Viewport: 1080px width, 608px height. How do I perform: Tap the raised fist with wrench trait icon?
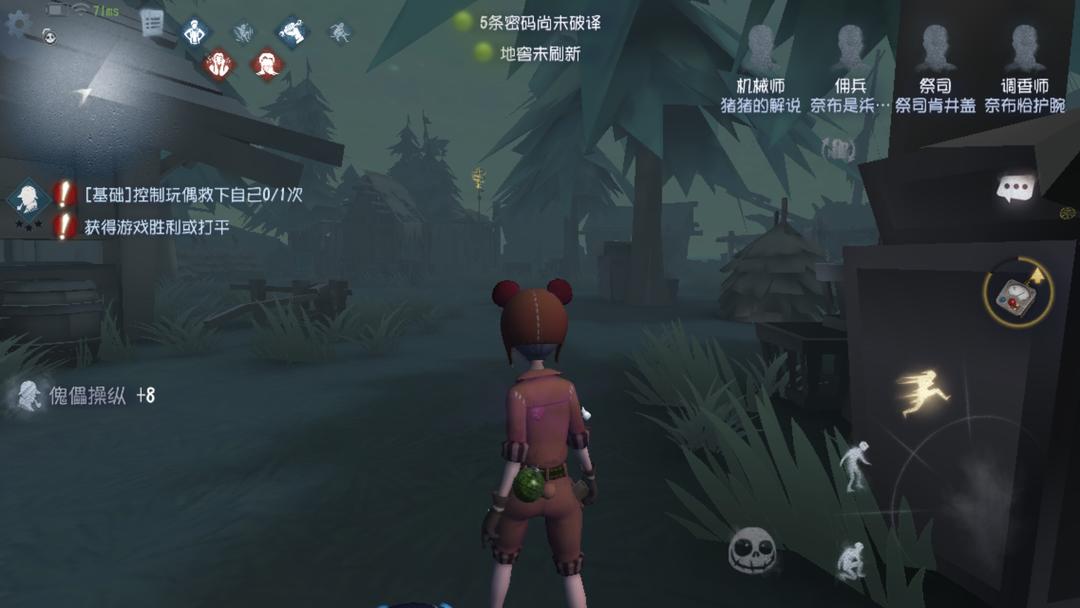291,32
